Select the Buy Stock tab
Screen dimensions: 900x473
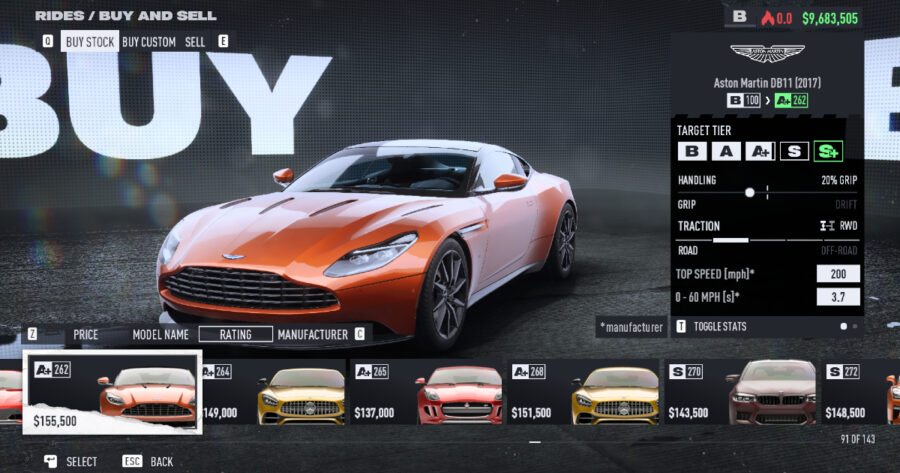click(90, 42)
